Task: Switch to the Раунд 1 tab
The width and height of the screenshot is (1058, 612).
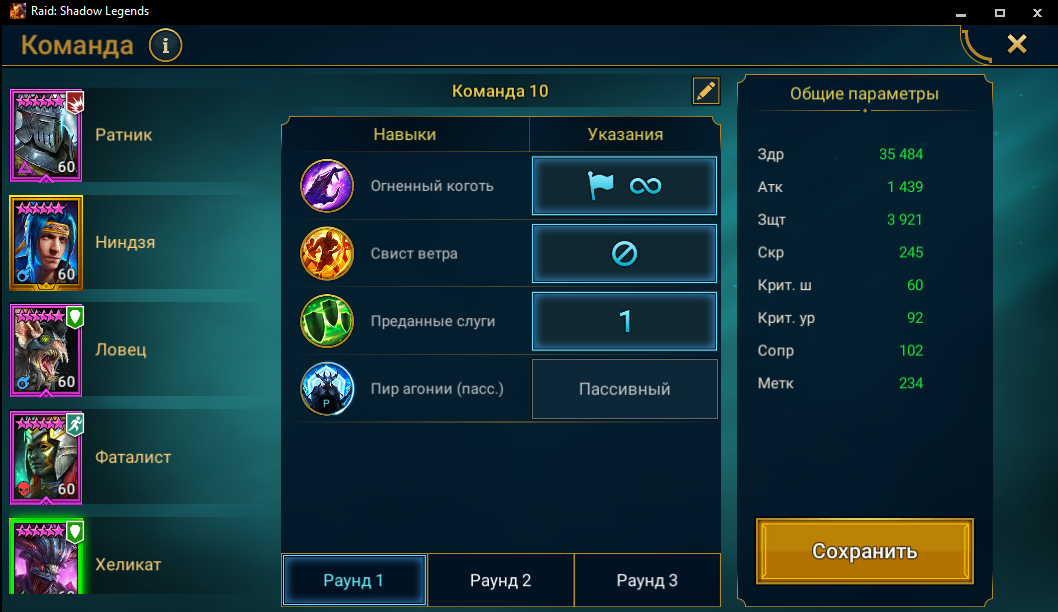Action: 354,580
